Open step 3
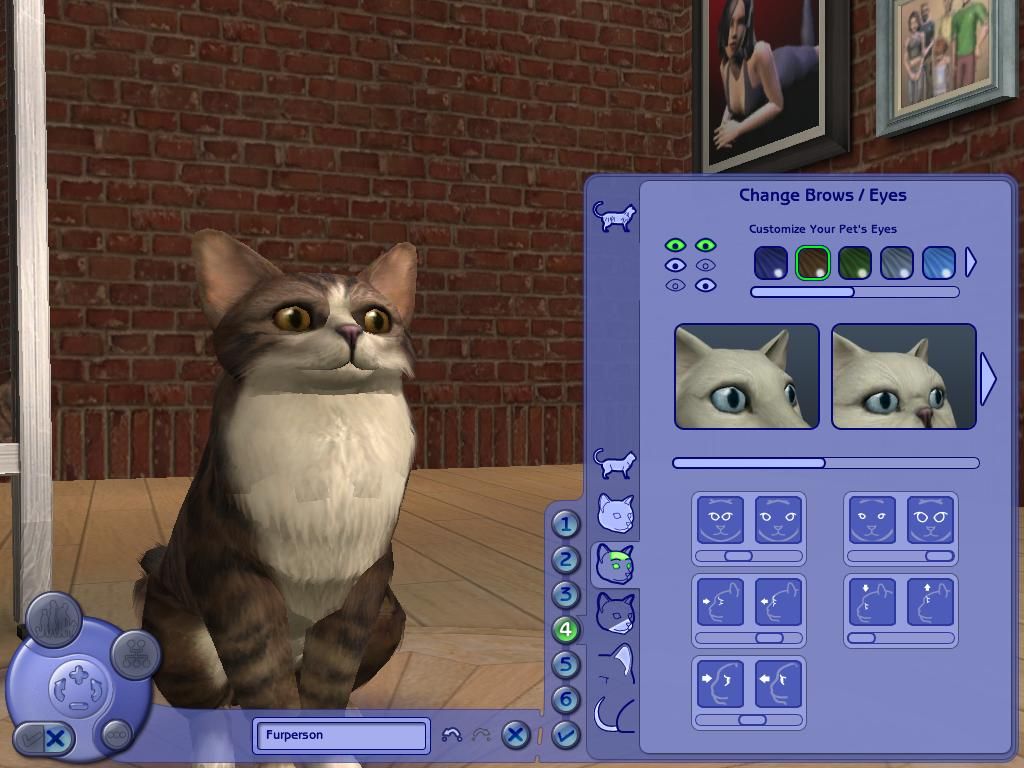1024x768 pixels. 565,595
